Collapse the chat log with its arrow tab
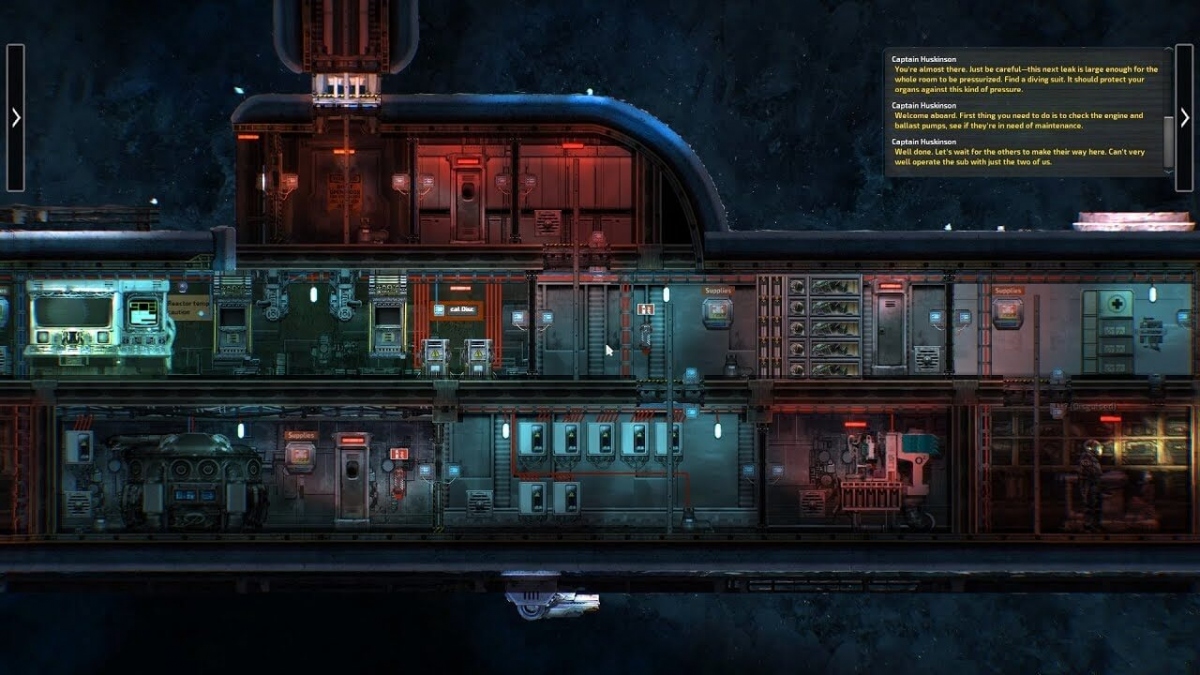Viewport: 1200px width, 675px height. point(1184,118)
